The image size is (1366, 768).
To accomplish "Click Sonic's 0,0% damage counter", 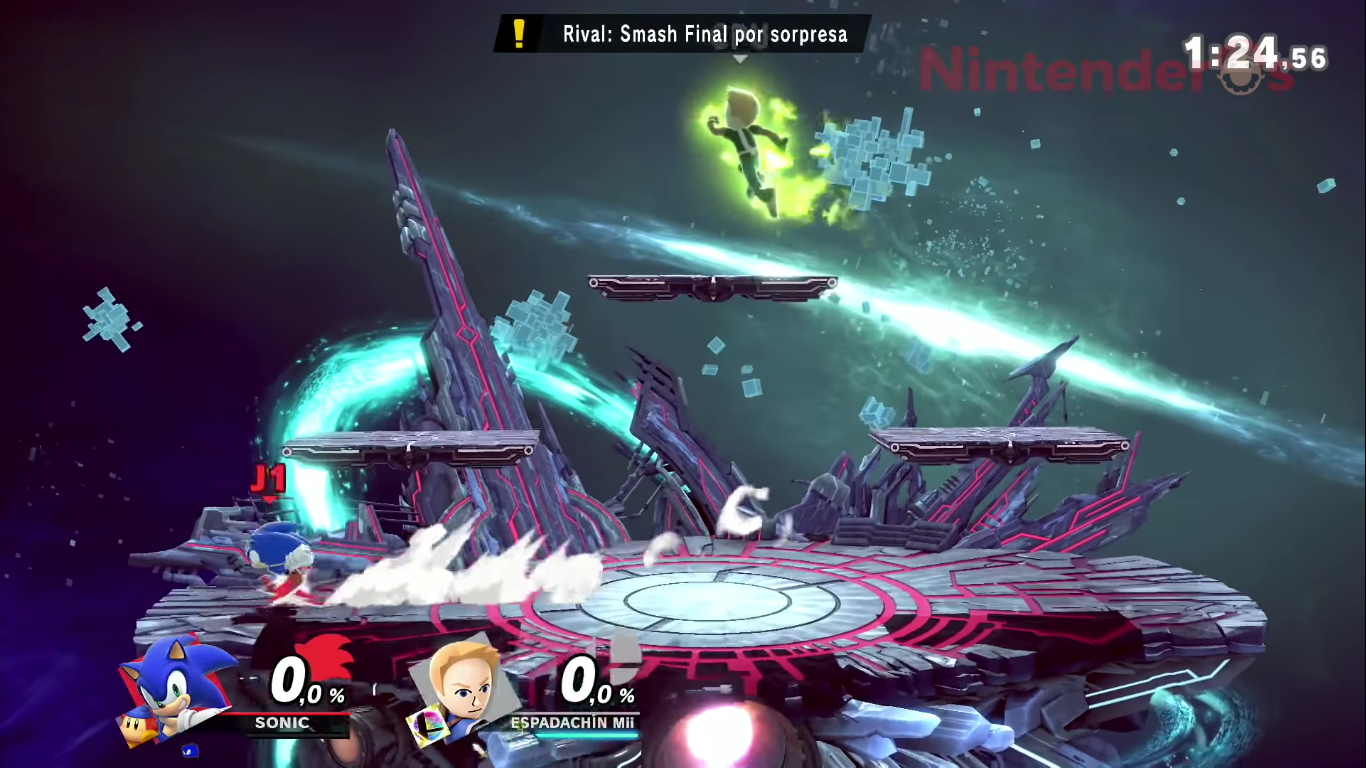I will click(300, 685).
